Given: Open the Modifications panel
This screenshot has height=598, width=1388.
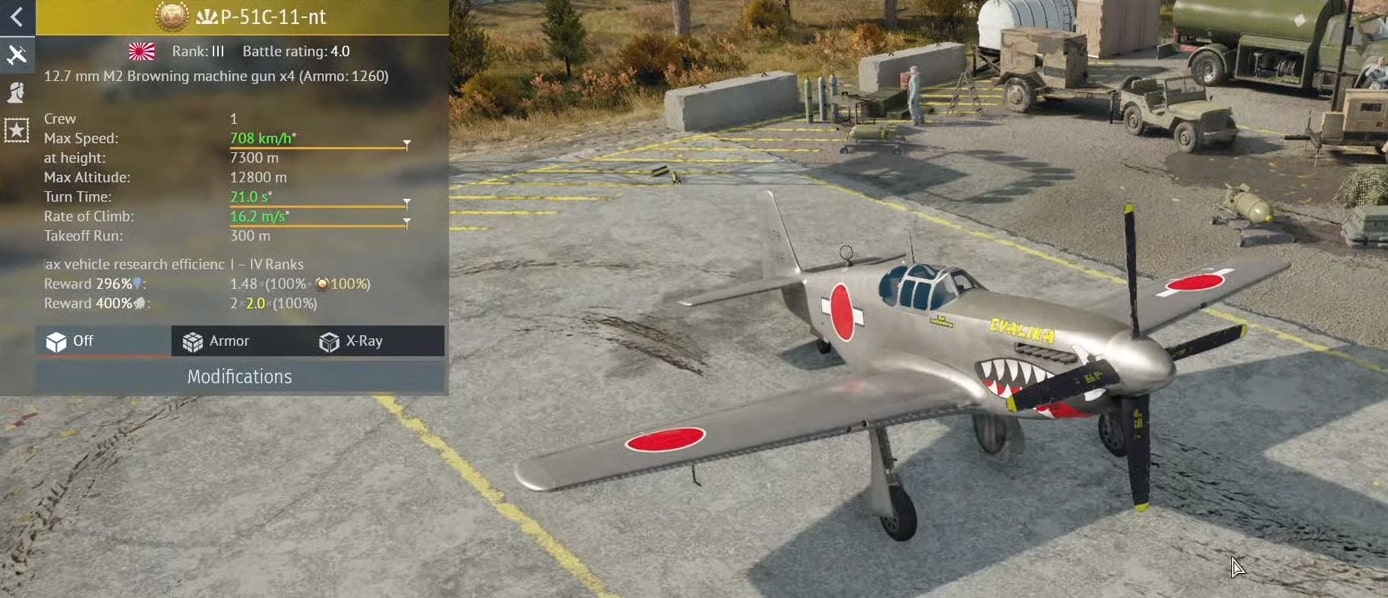Looking at the screenshot, I should [240, 377].
